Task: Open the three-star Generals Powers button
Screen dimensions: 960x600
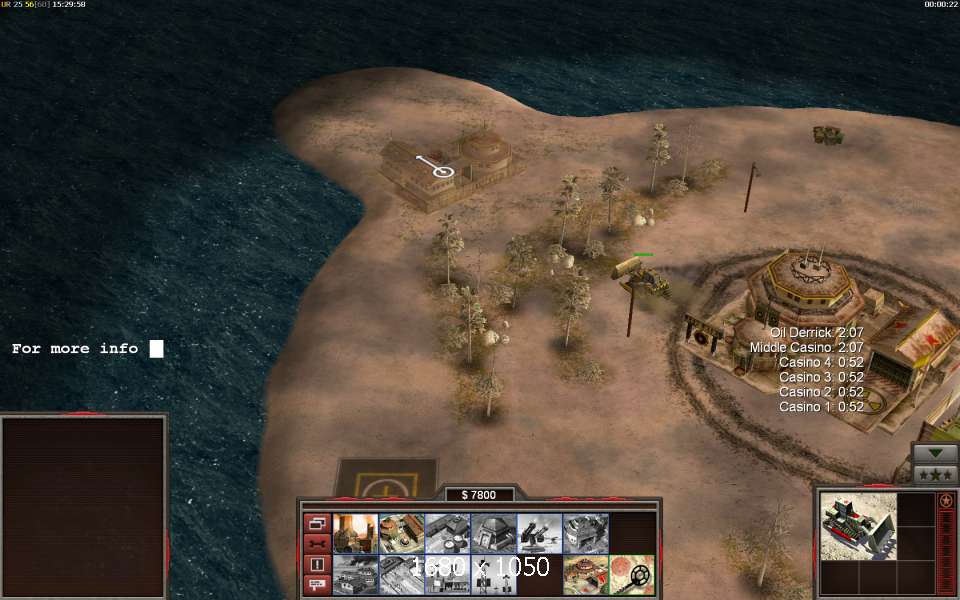Action: click(x=935, y=474)
